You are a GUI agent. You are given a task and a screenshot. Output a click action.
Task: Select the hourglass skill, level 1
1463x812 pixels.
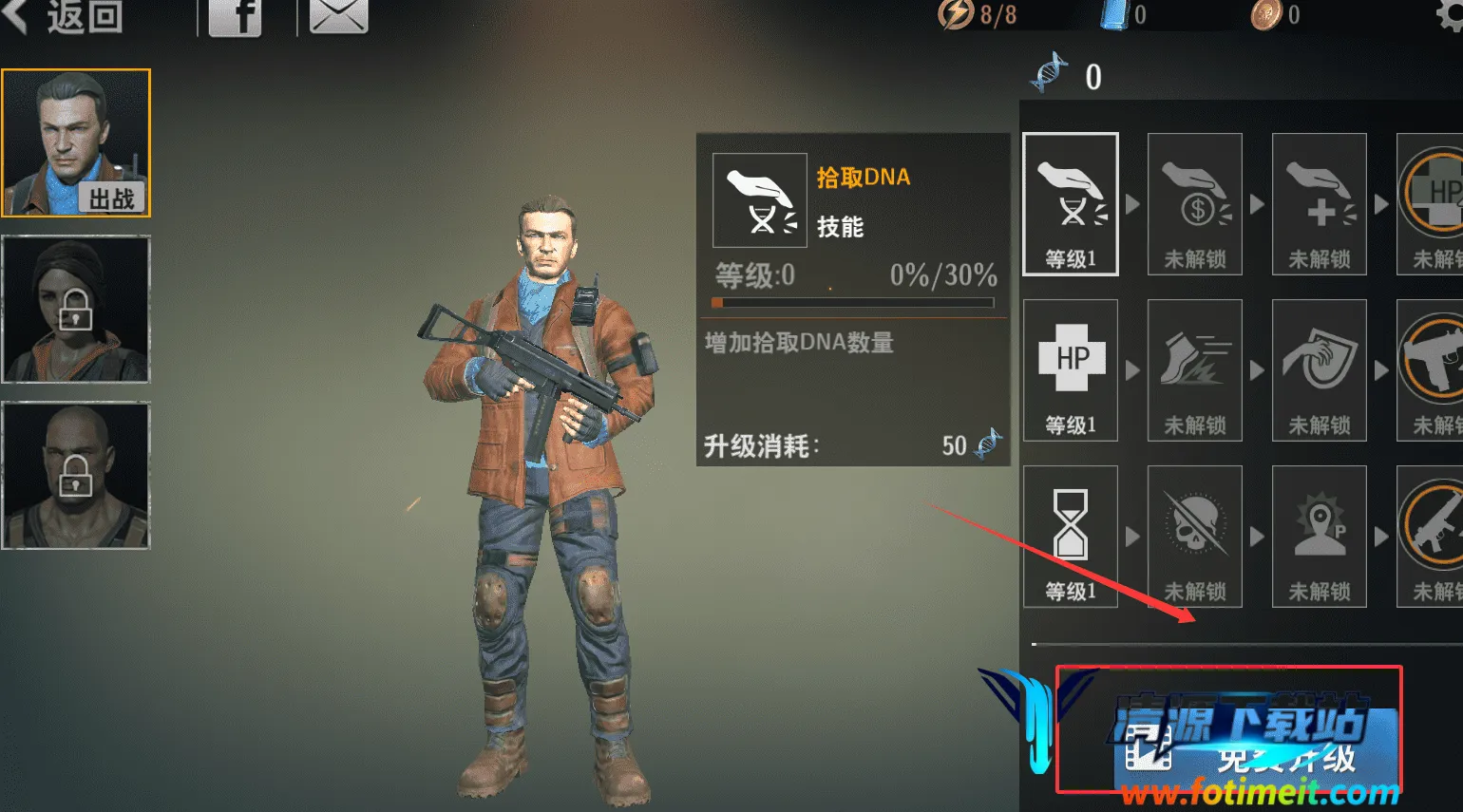tap(1071, 537)
